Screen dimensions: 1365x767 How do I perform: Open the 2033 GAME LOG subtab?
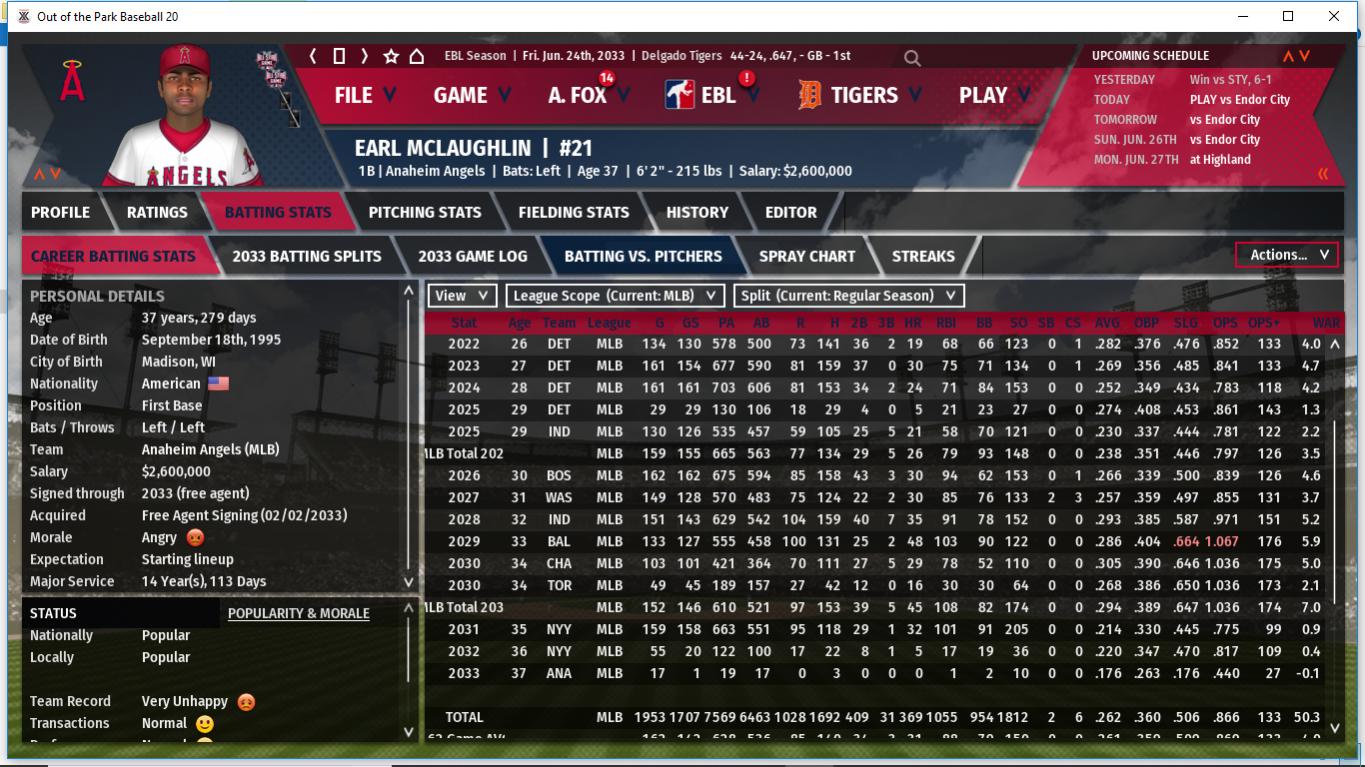coord(472,256)
